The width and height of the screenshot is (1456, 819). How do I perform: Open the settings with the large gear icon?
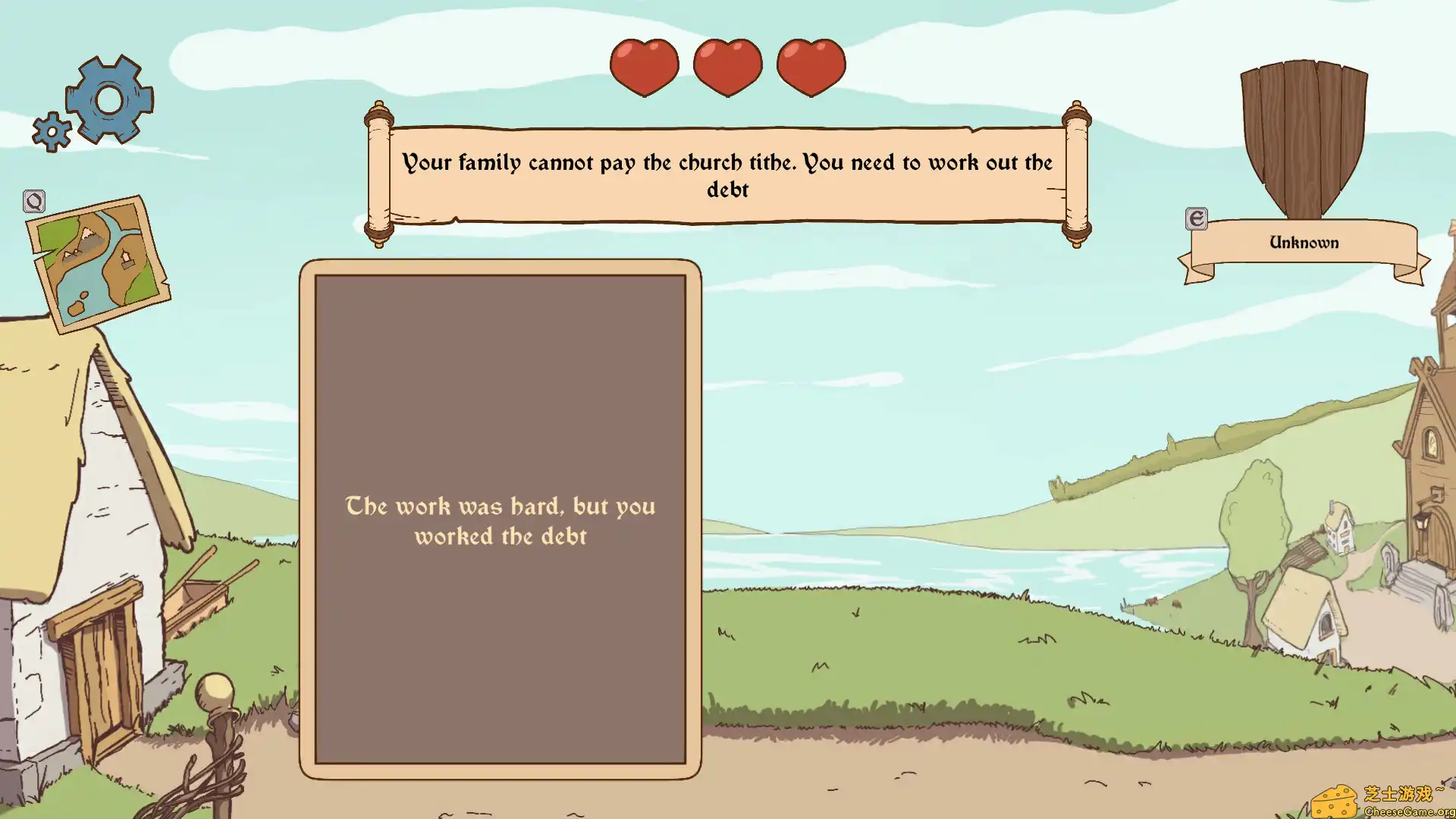[x=108, y=99]
